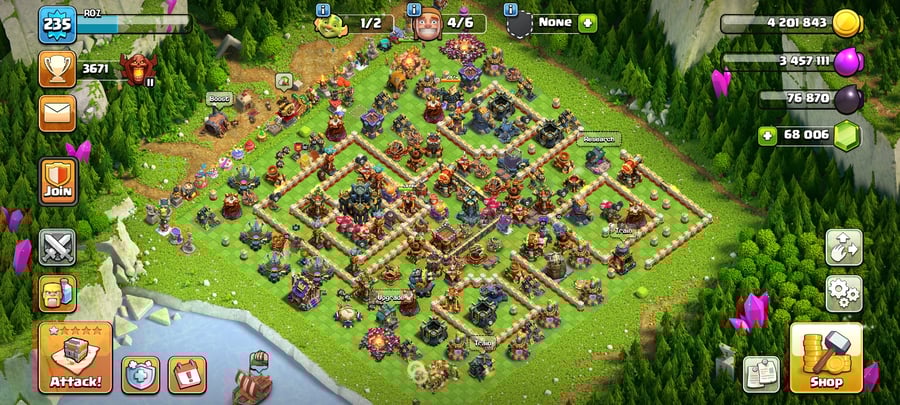The width and height of the screenshot is (900, 405).
Task: Add gems with the green plus
Action: tap(768, 135)
